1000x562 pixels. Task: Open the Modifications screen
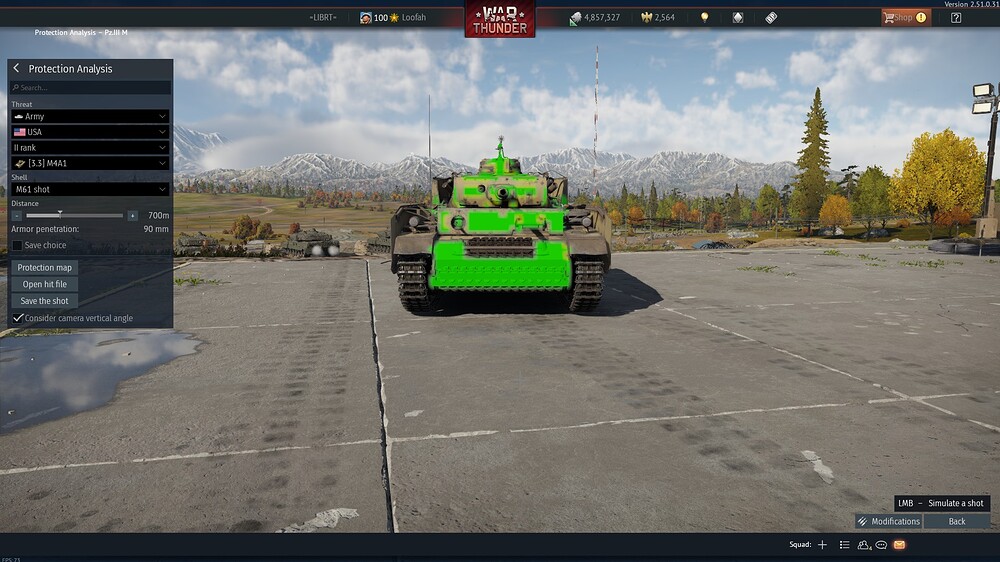click(888, 521)
